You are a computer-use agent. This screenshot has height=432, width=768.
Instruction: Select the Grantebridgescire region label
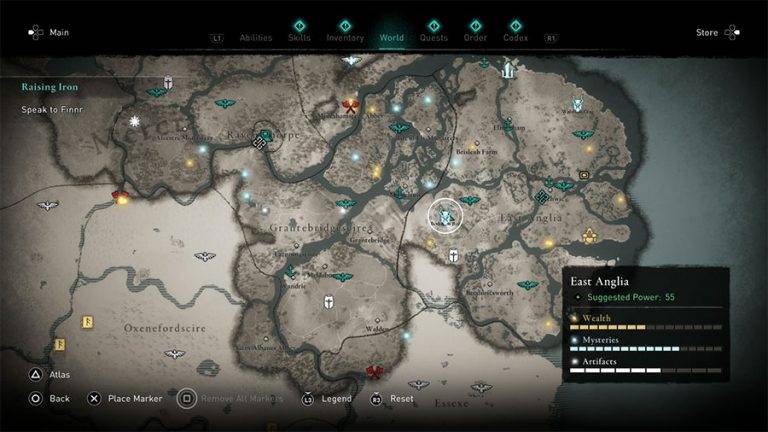(x=306, y=228)
